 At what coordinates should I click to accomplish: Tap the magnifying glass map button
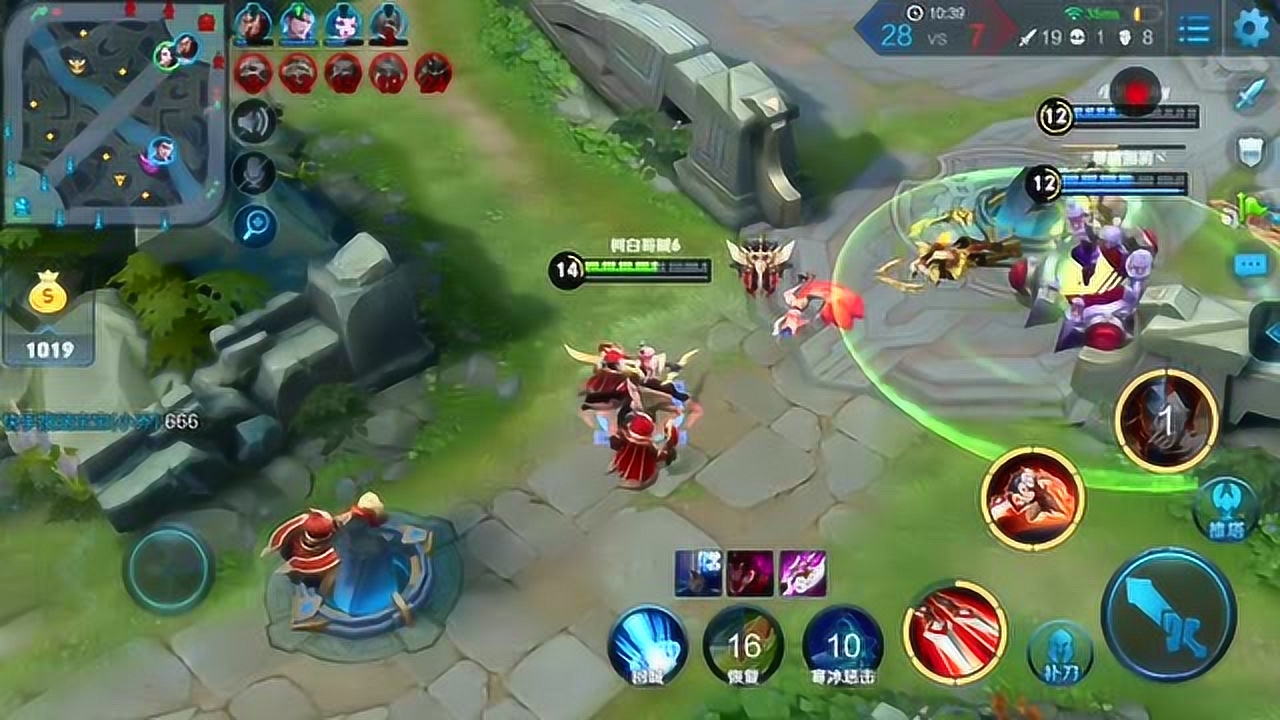[254, 225]
